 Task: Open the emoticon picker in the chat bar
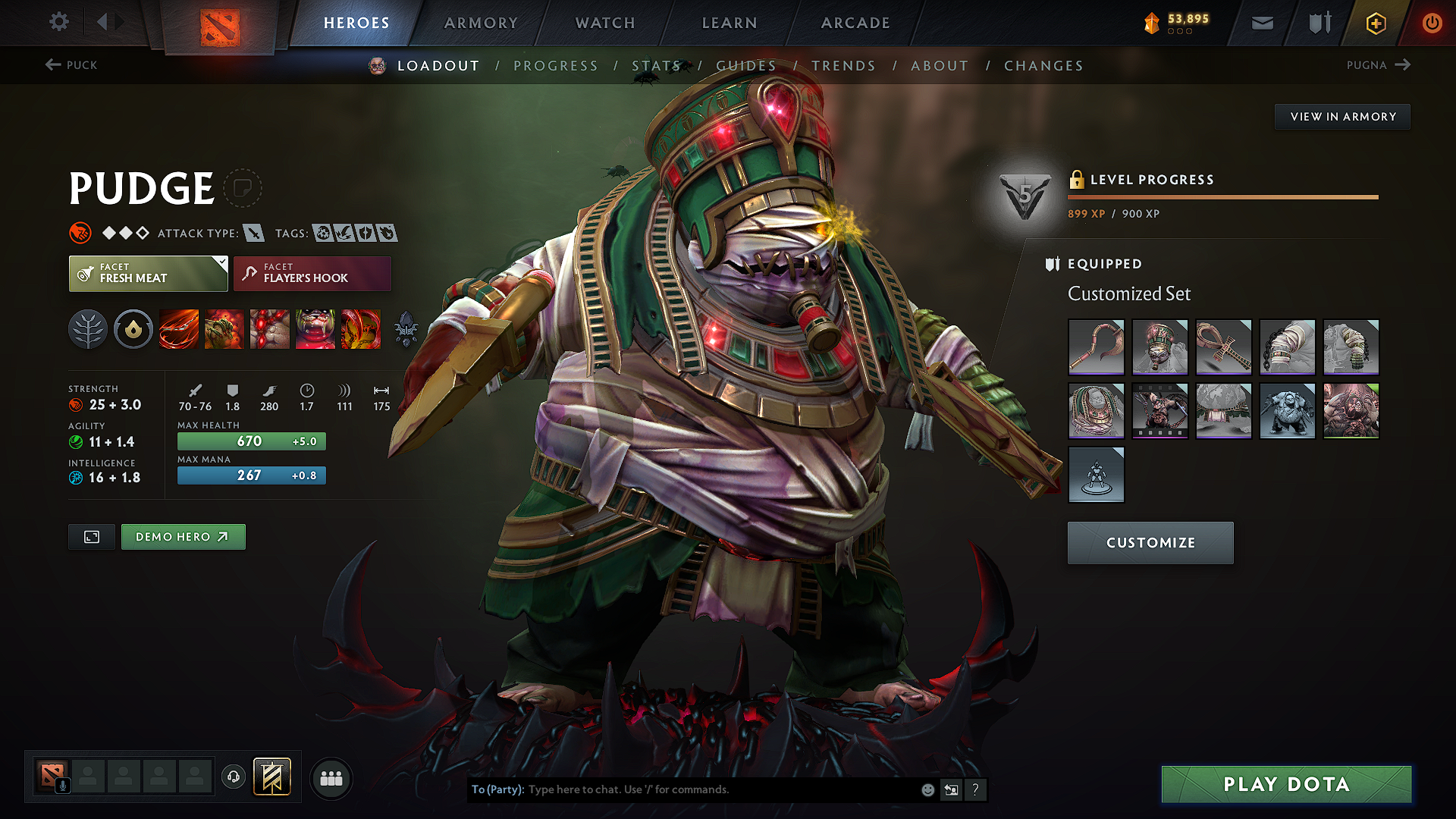[927, 789]
